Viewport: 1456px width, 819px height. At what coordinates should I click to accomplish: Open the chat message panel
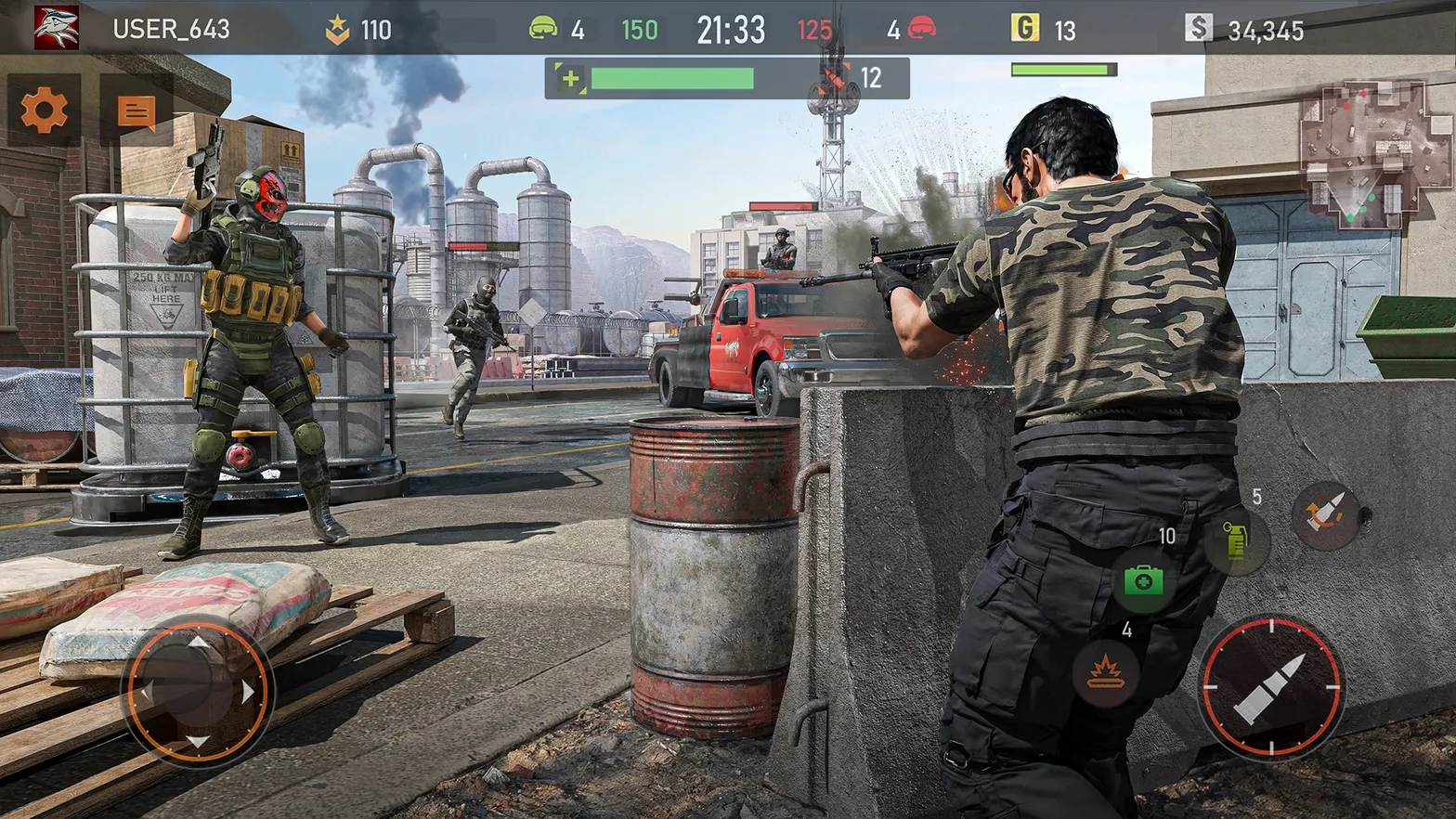point(136,110)
